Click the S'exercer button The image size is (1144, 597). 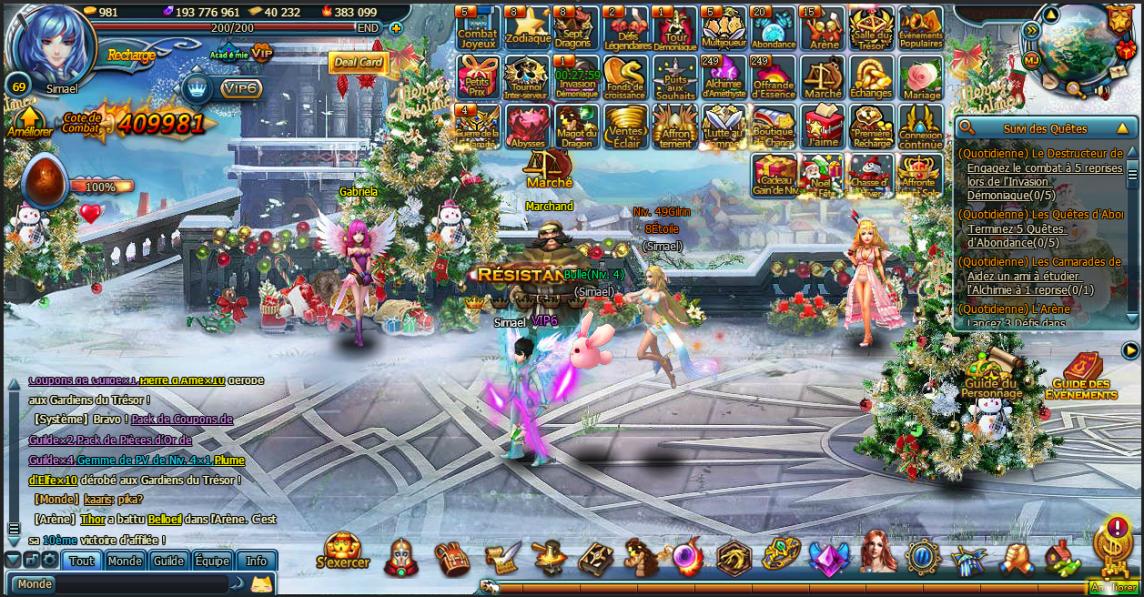[343, 551]
